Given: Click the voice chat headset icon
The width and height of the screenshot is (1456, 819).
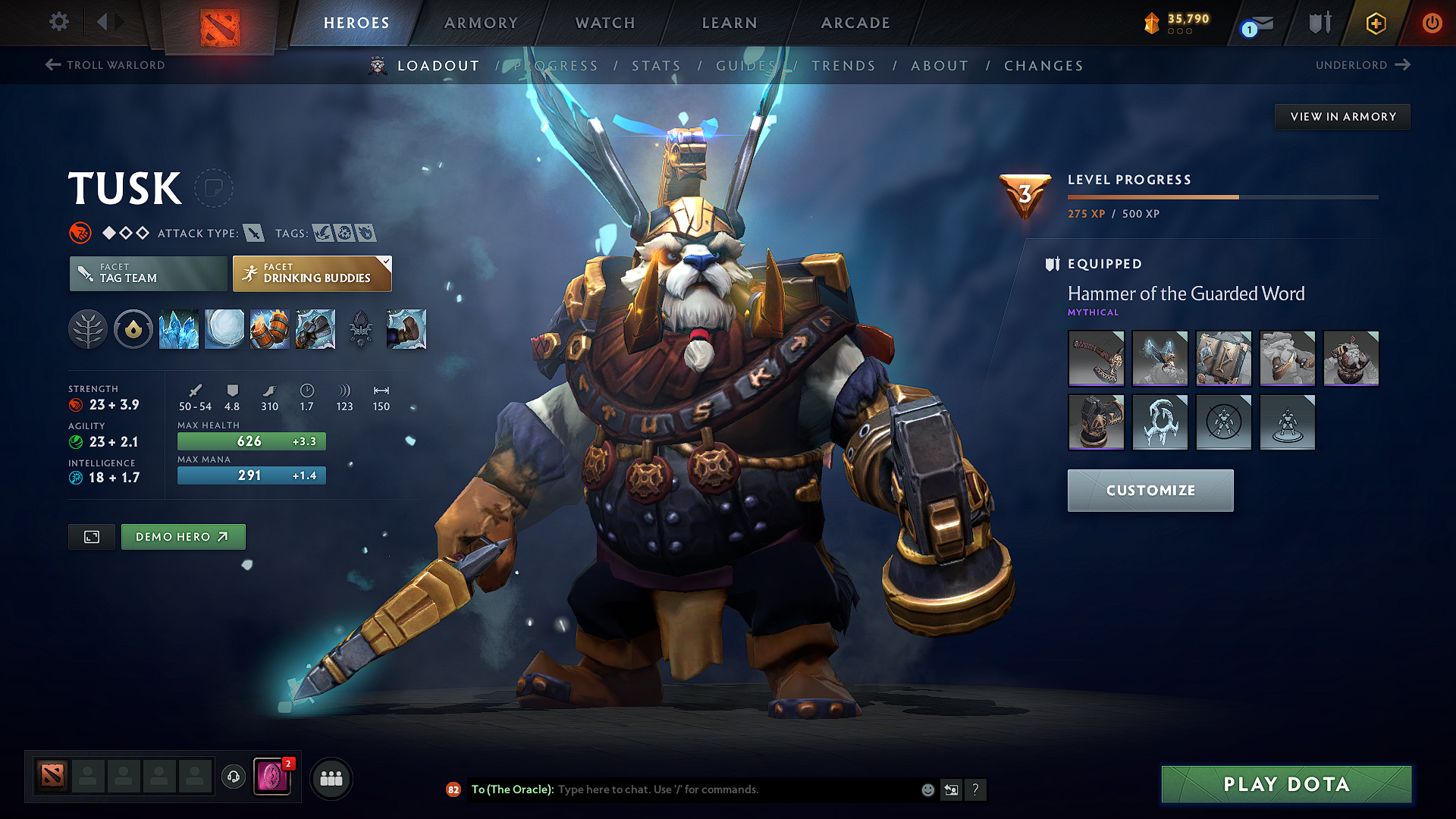Looking at the screenshot, I should click(233, 777).
